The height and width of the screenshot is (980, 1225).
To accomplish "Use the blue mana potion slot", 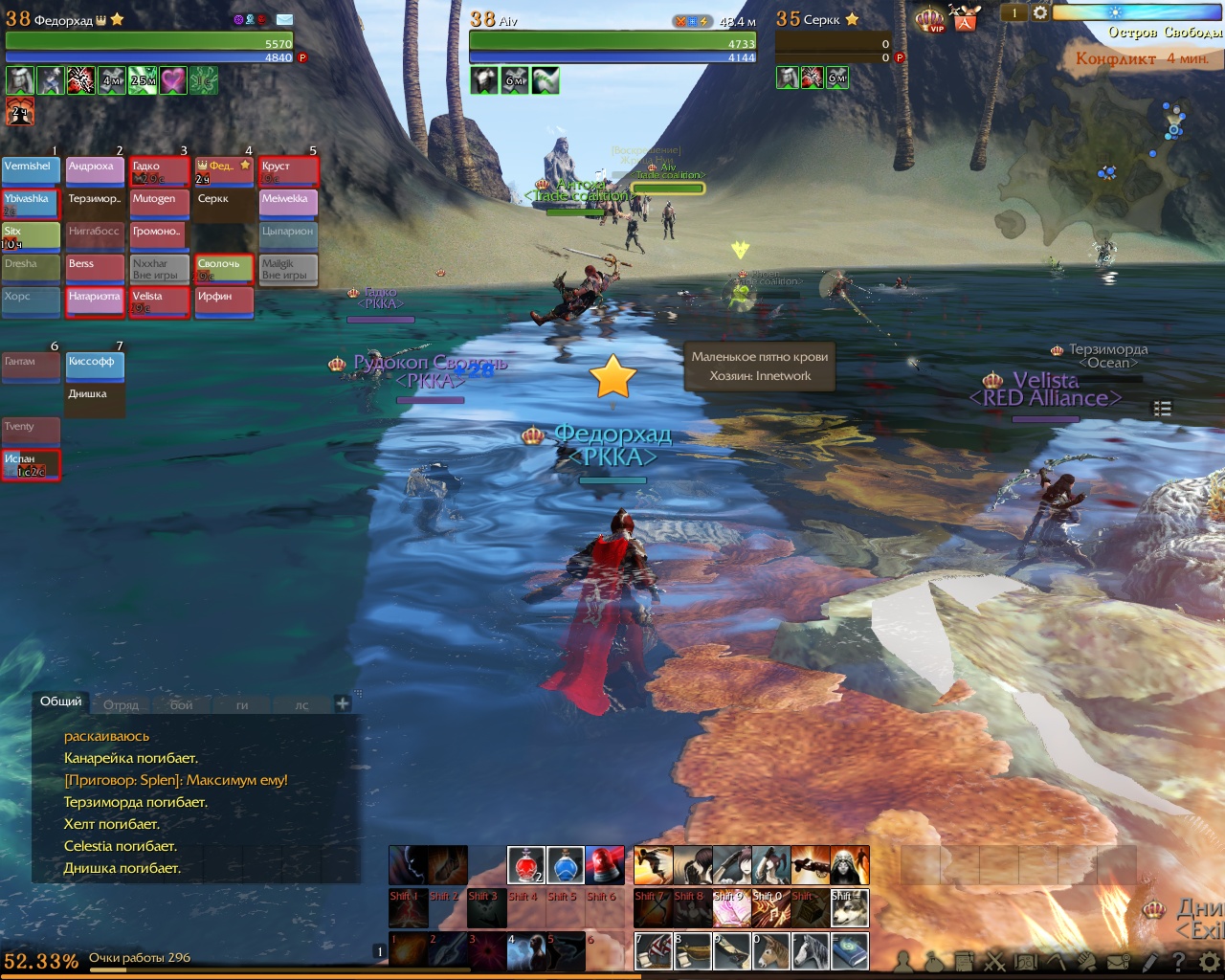I will point(565,865).
